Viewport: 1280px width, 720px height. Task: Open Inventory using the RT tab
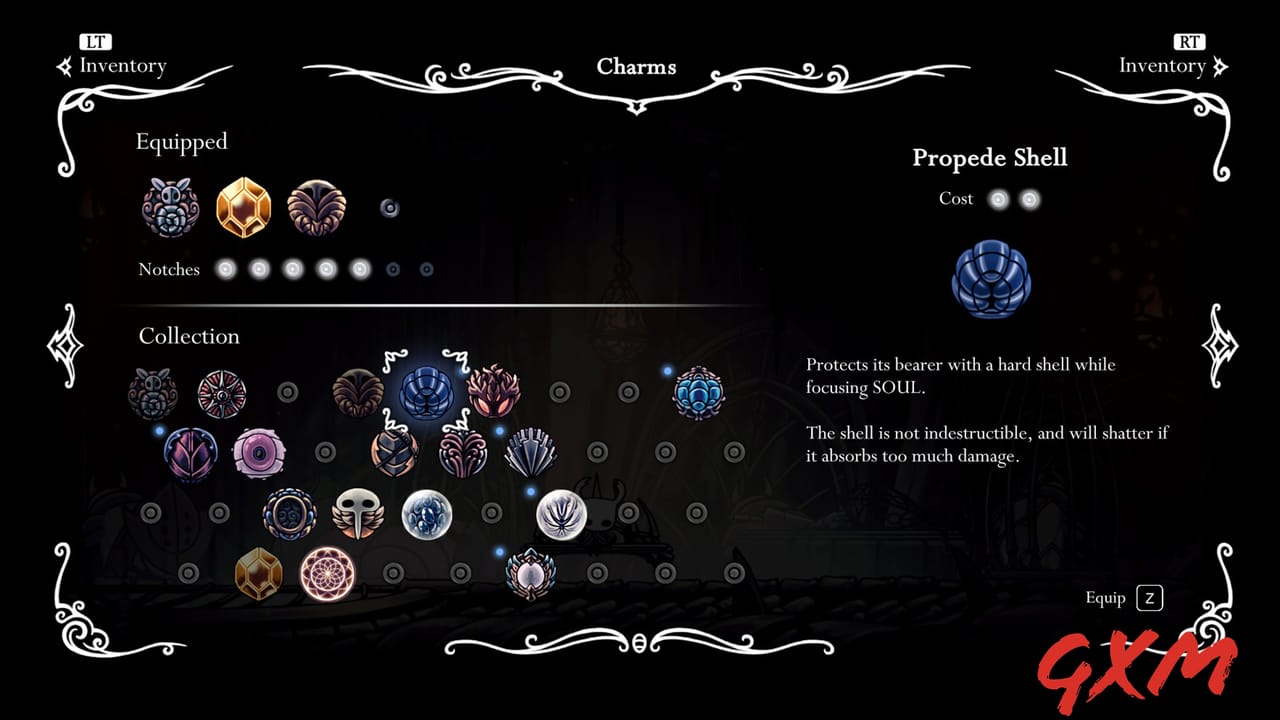(x=1175, y=55)
